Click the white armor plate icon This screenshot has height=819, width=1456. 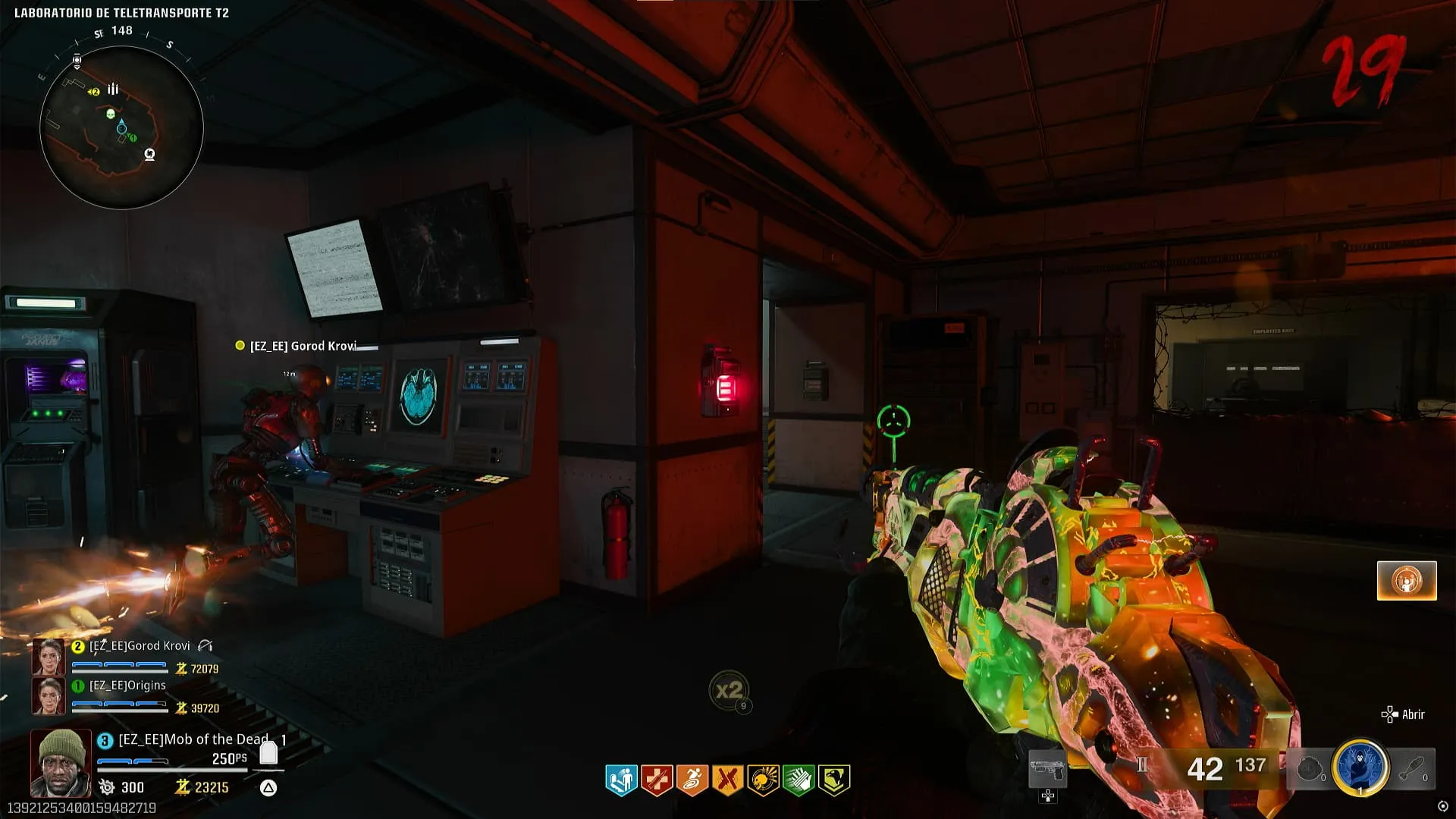pos(268,752)
